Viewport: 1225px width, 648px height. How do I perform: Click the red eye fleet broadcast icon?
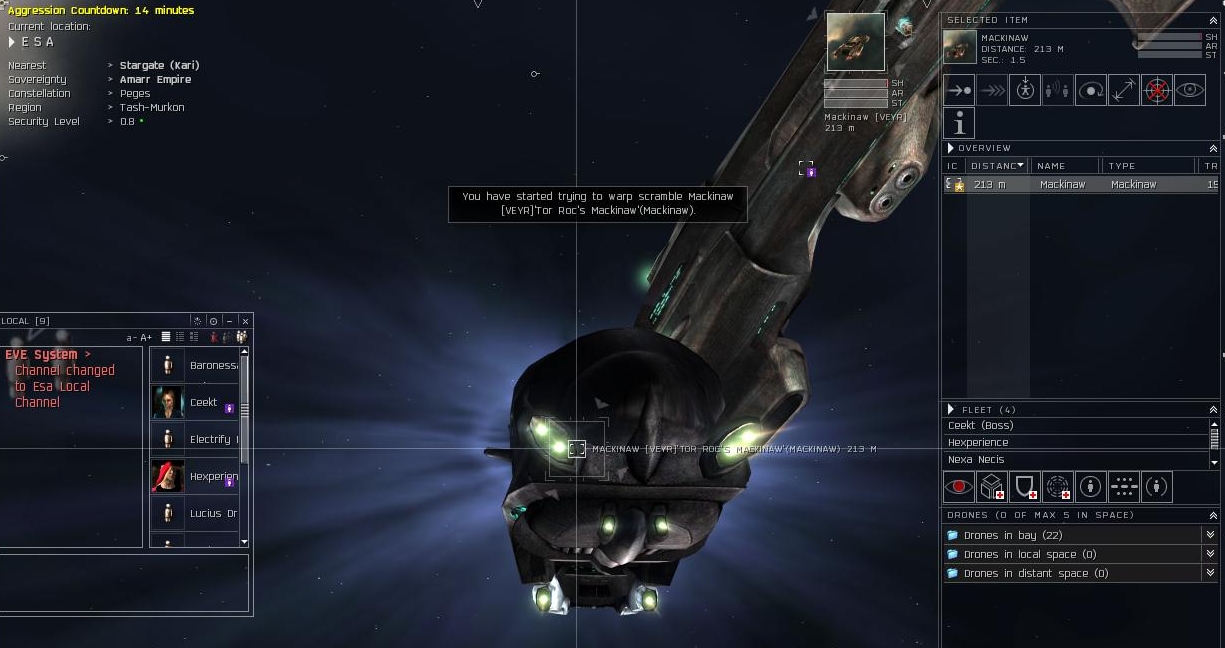coord(959,487)
